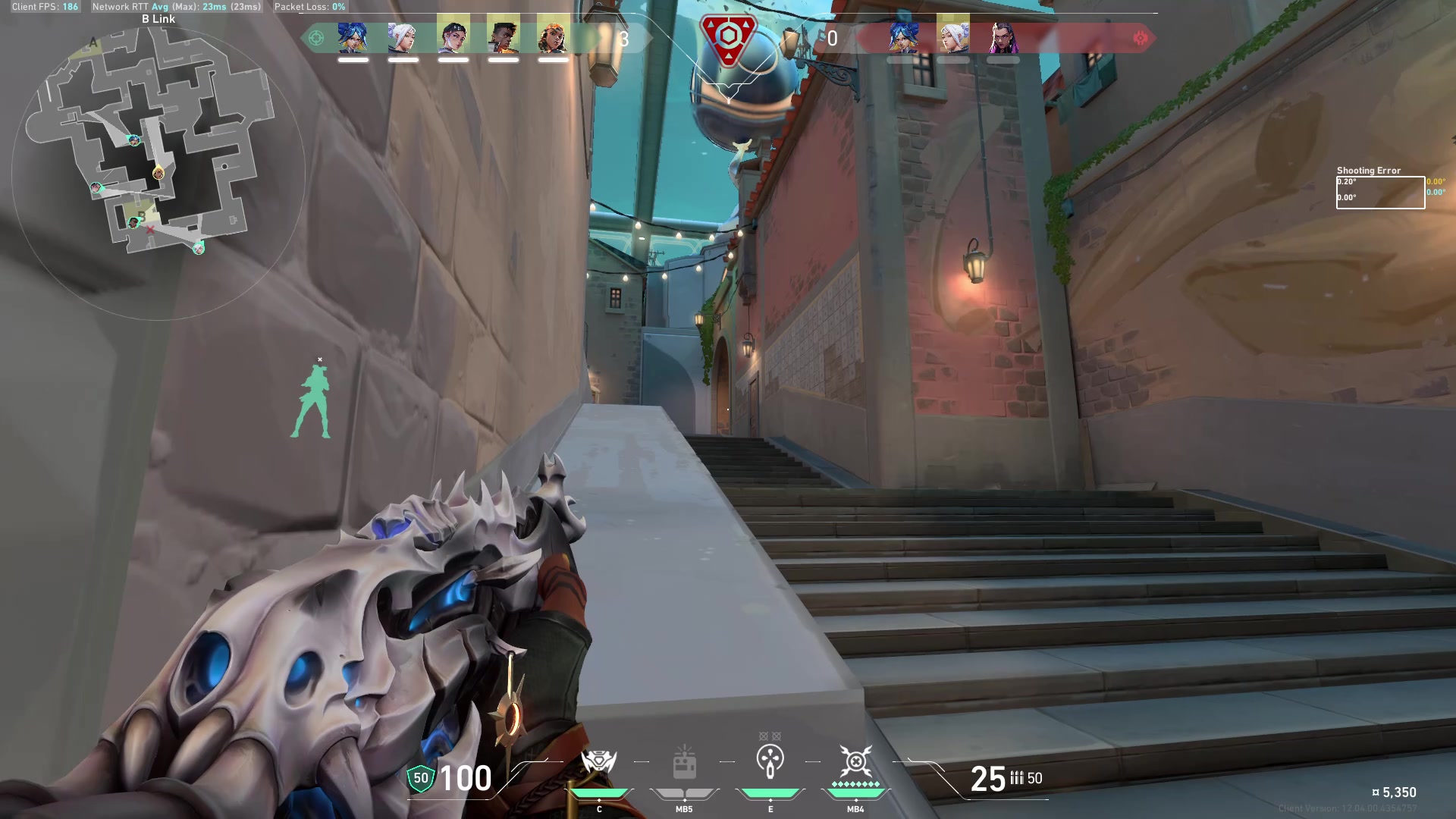Activate the Boom Bot ability icon
The image size is (1456, 819).
point(598,762)
